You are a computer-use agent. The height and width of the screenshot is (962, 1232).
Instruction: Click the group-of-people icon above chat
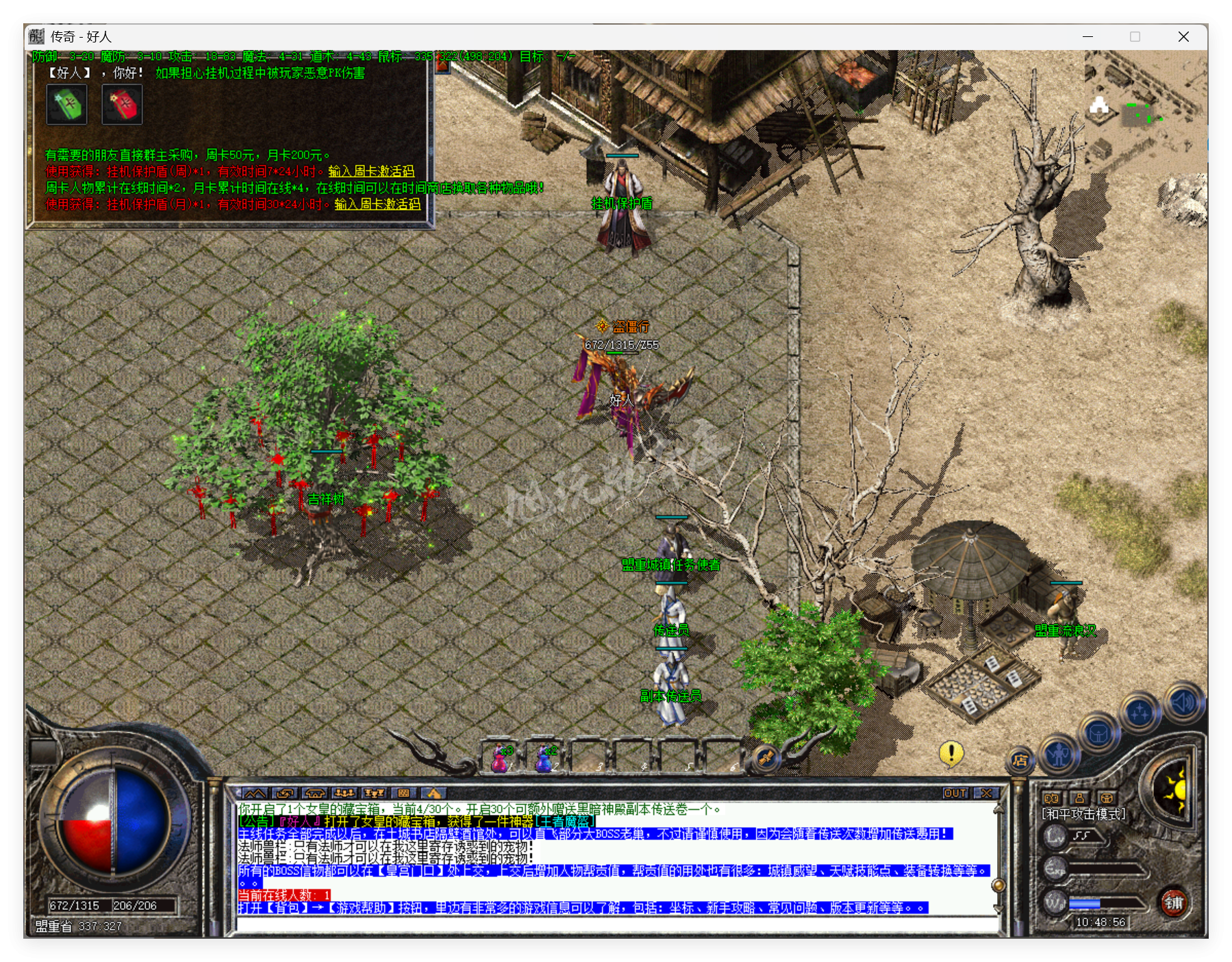pyautogui.click(x=344, y=792)
